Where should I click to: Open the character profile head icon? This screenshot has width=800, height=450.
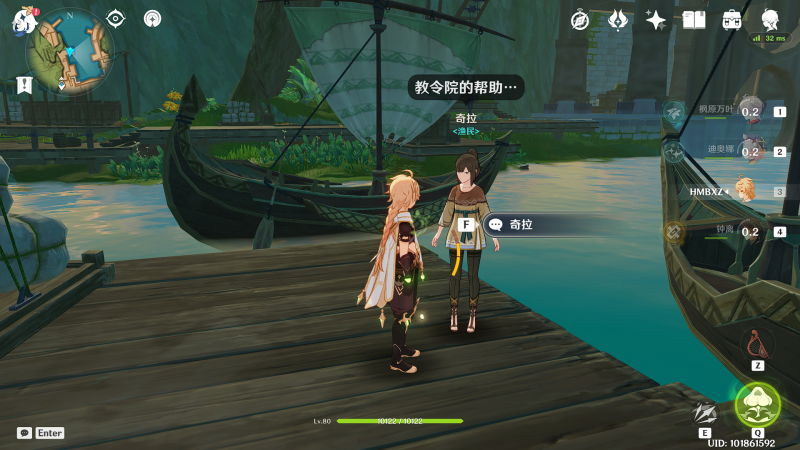(x=770, y=19)
